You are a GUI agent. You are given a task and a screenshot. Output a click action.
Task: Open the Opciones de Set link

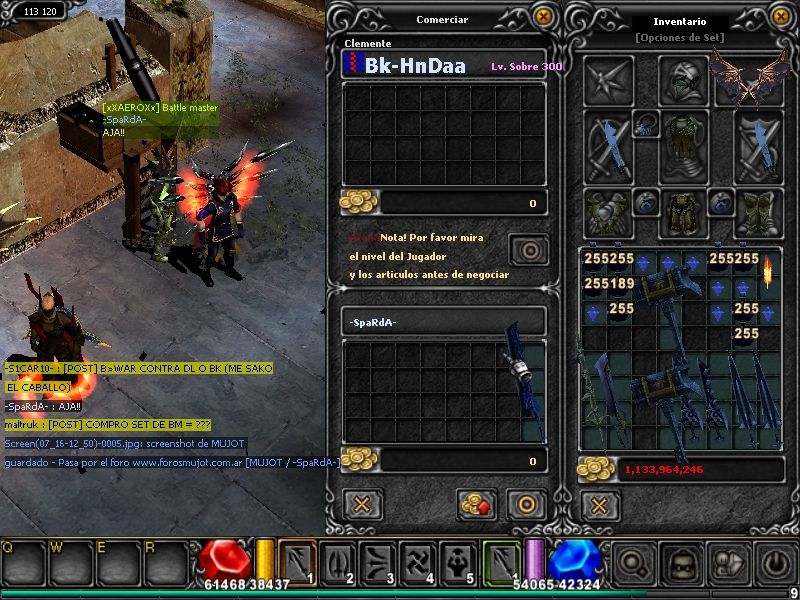click(x=679, y=38)
